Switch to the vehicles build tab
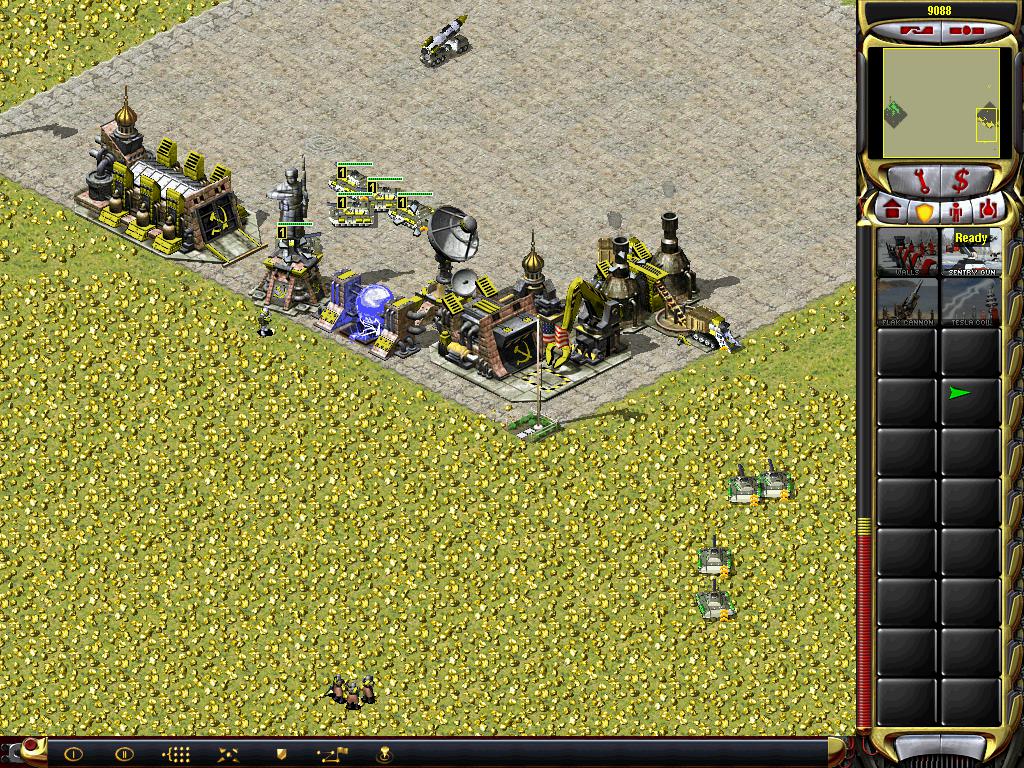 (988, 211)
